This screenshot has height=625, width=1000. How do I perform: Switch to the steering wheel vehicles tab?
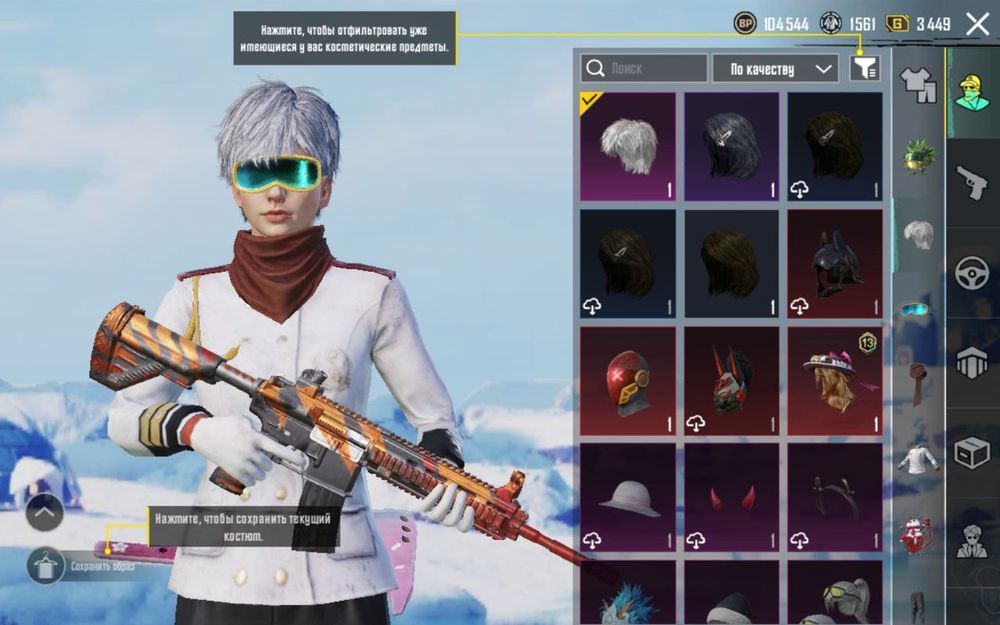pyautogui.click(x=971, y=272)
